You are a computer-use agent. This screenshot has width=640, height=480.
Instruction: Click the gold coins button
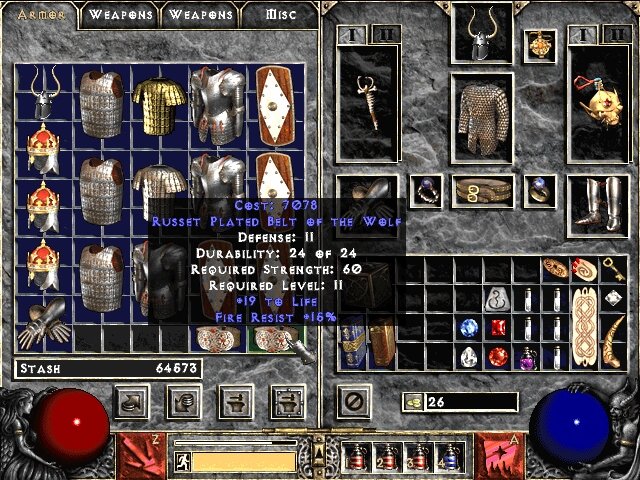click(413, 402)
